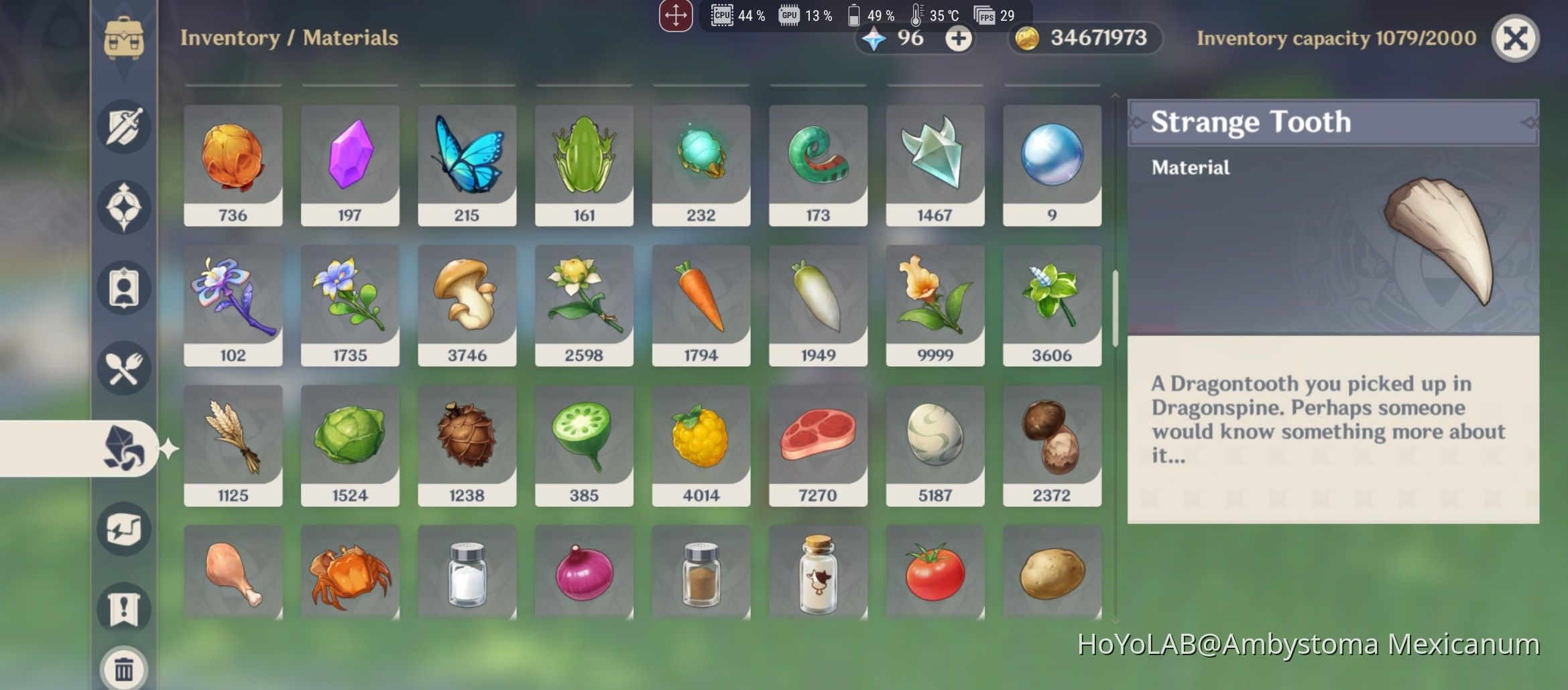The height and width of the screenshot is (690, 1568).
Task: Select the Raw Meat item showing 7270 count
Action: pyautogui.click(x=817, y=444)
